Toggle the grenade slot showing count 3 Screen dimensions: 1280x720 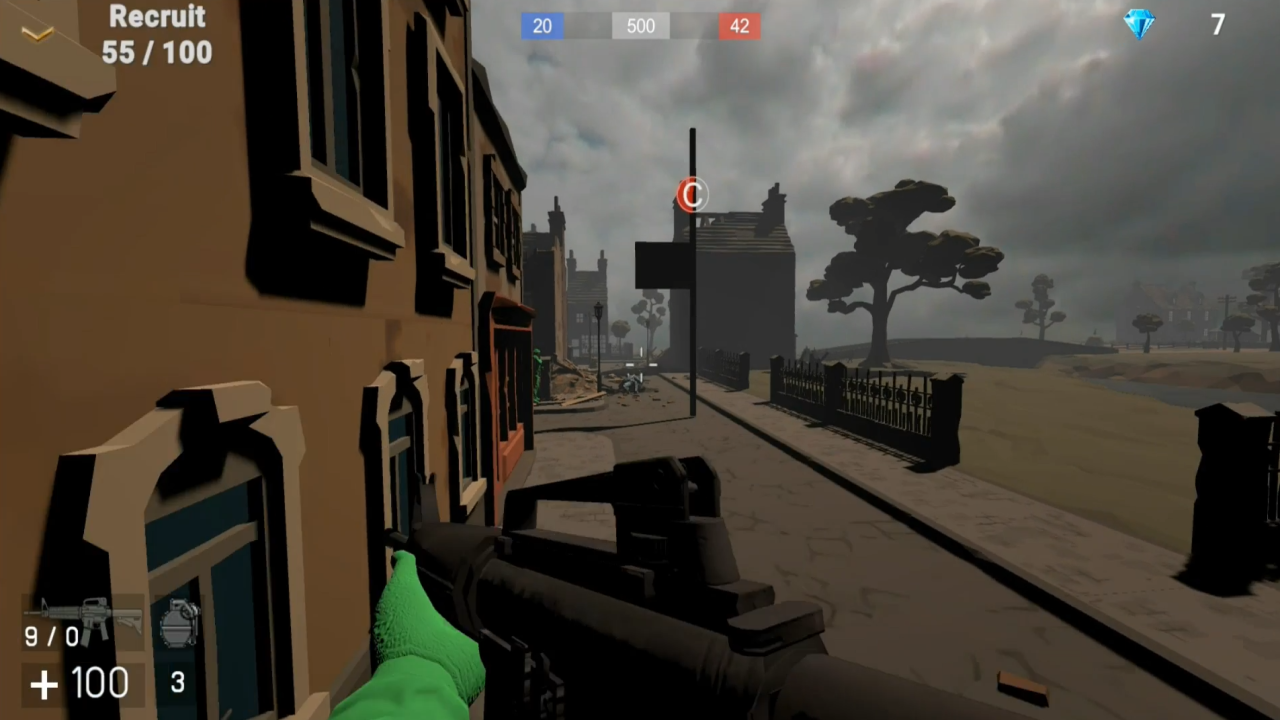pos(176,683)
